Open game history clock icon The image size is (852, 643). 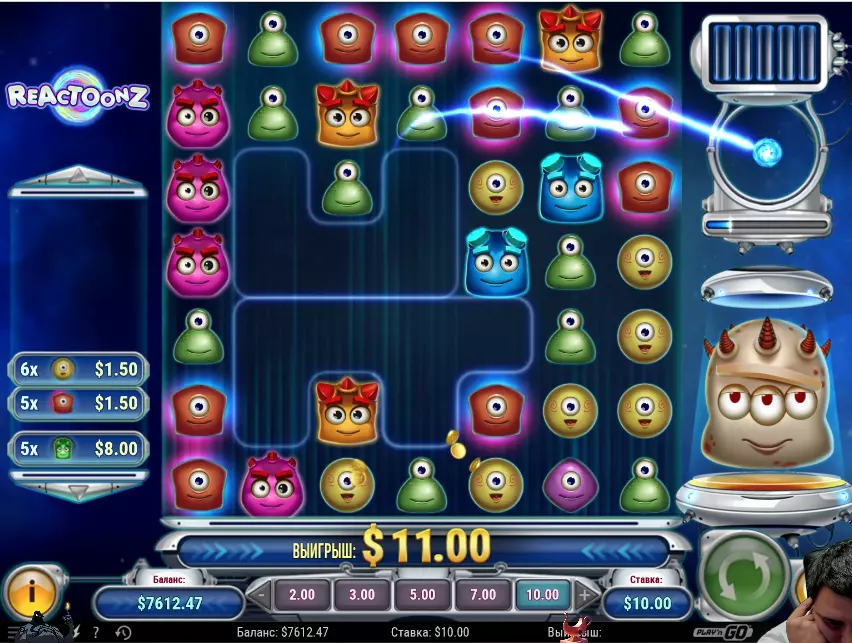coord(123,633)
